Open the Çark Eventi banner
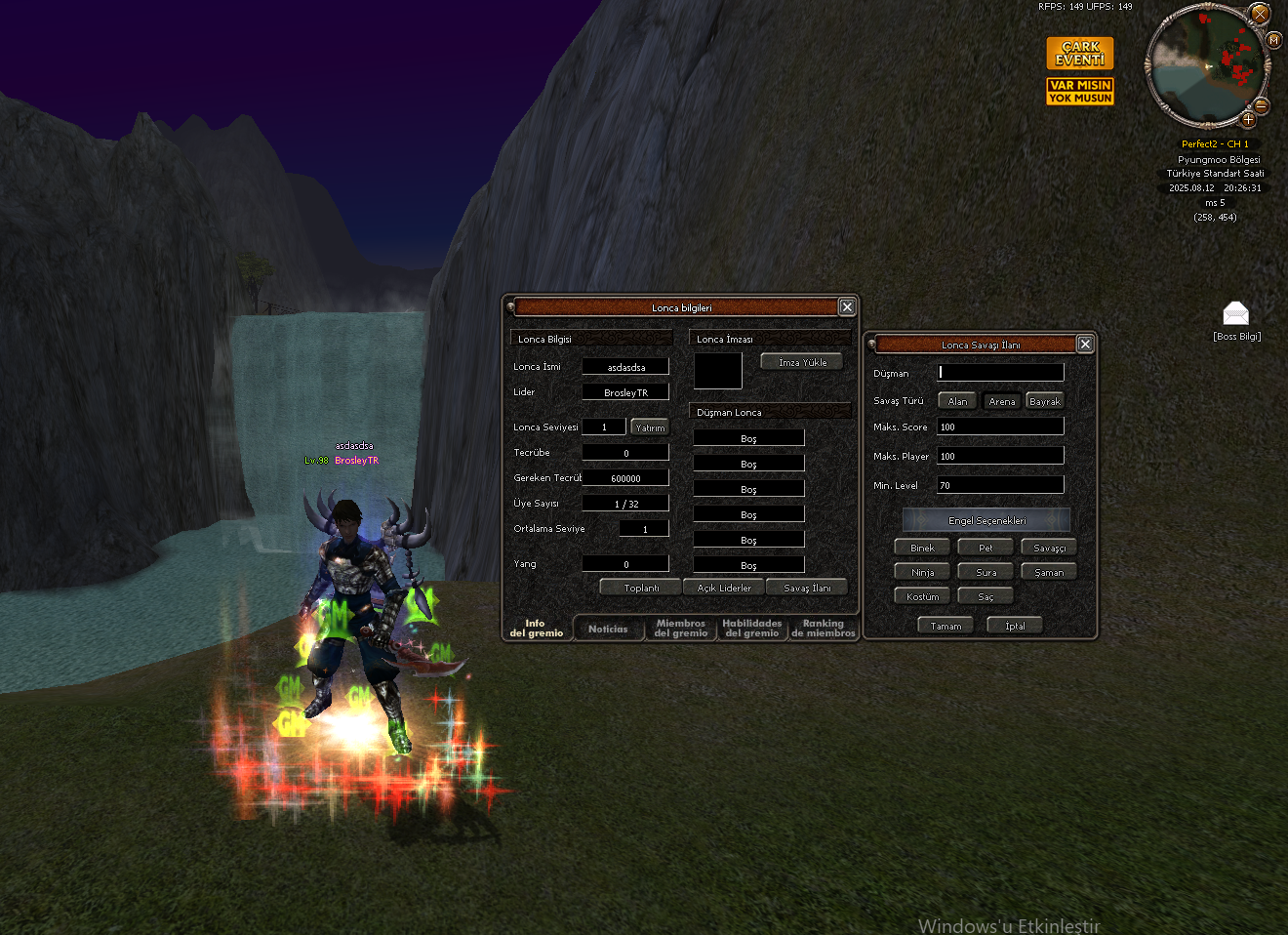The image size is (1288, 935). click(1080, 53)
